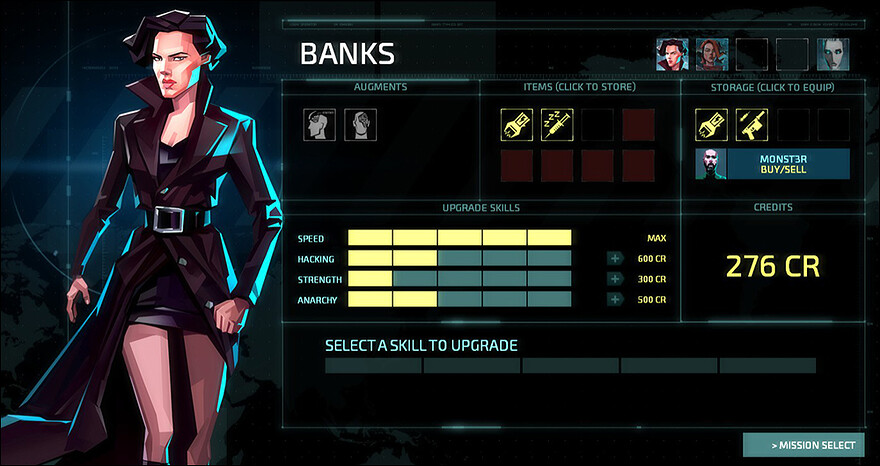
Task: Upgrade the Anarchy skill with its plus button
Action: click(x=614, y=299)
